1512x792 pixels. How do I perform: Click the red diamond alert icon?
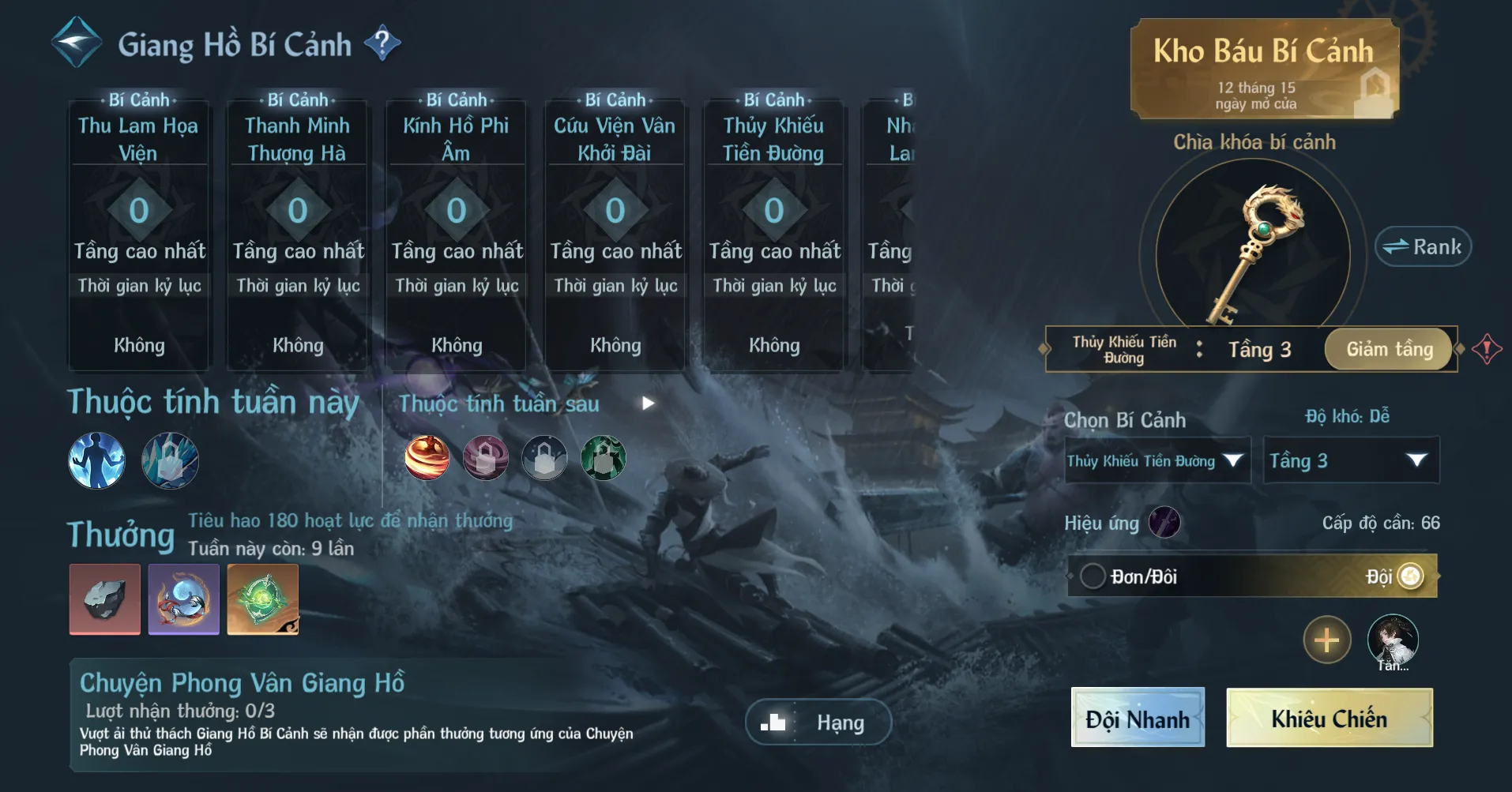1486,348
